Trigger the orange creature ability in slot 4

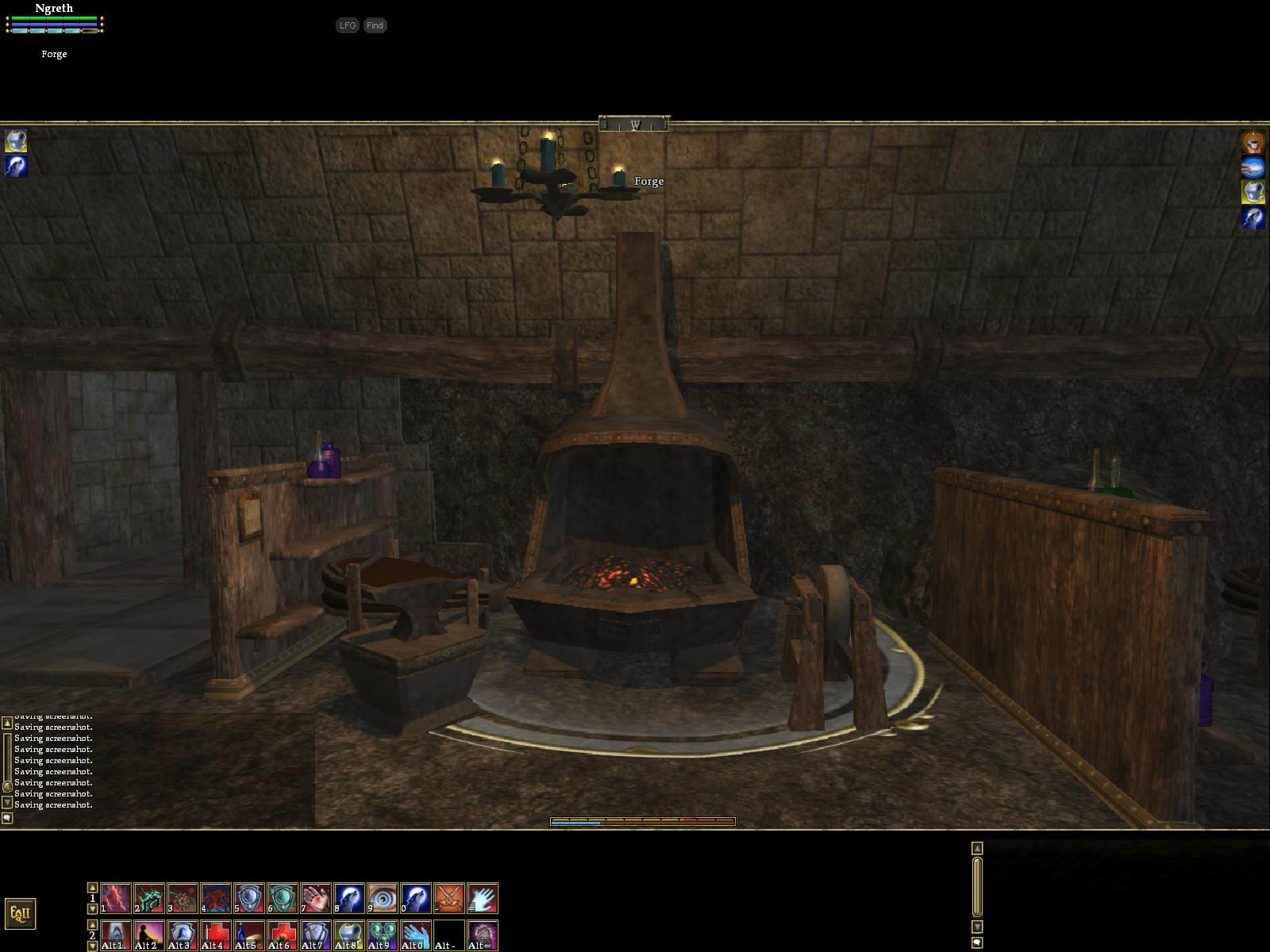pos(216,898)
